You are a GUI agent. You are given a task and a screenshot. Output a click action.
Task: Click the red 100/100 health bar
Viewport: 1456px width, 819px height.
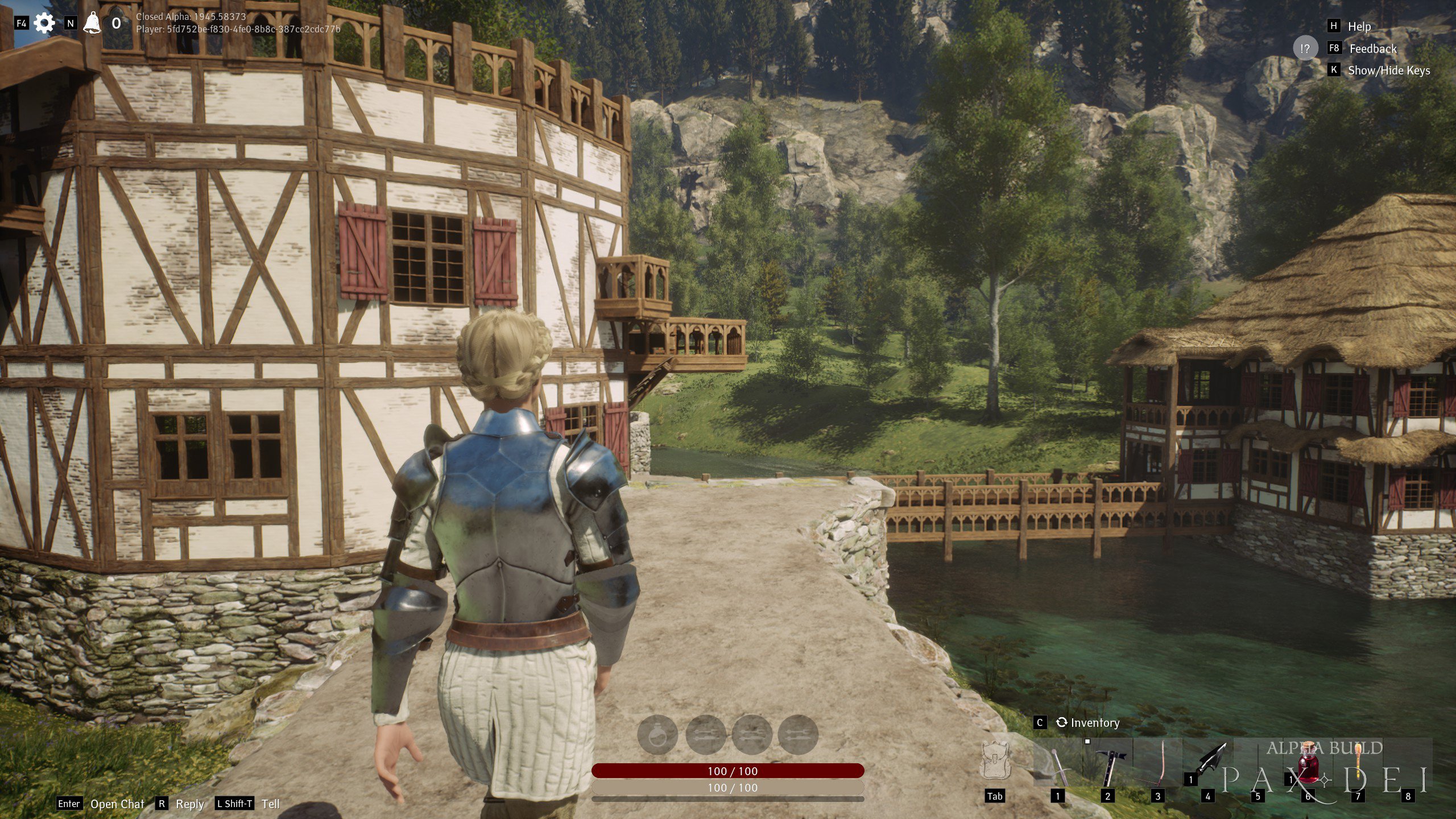714,772
